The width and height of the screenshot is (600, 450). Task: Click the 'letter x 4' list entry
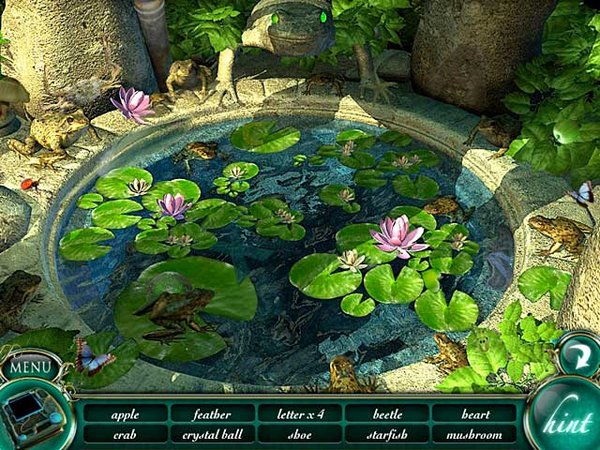coord(300,413)
